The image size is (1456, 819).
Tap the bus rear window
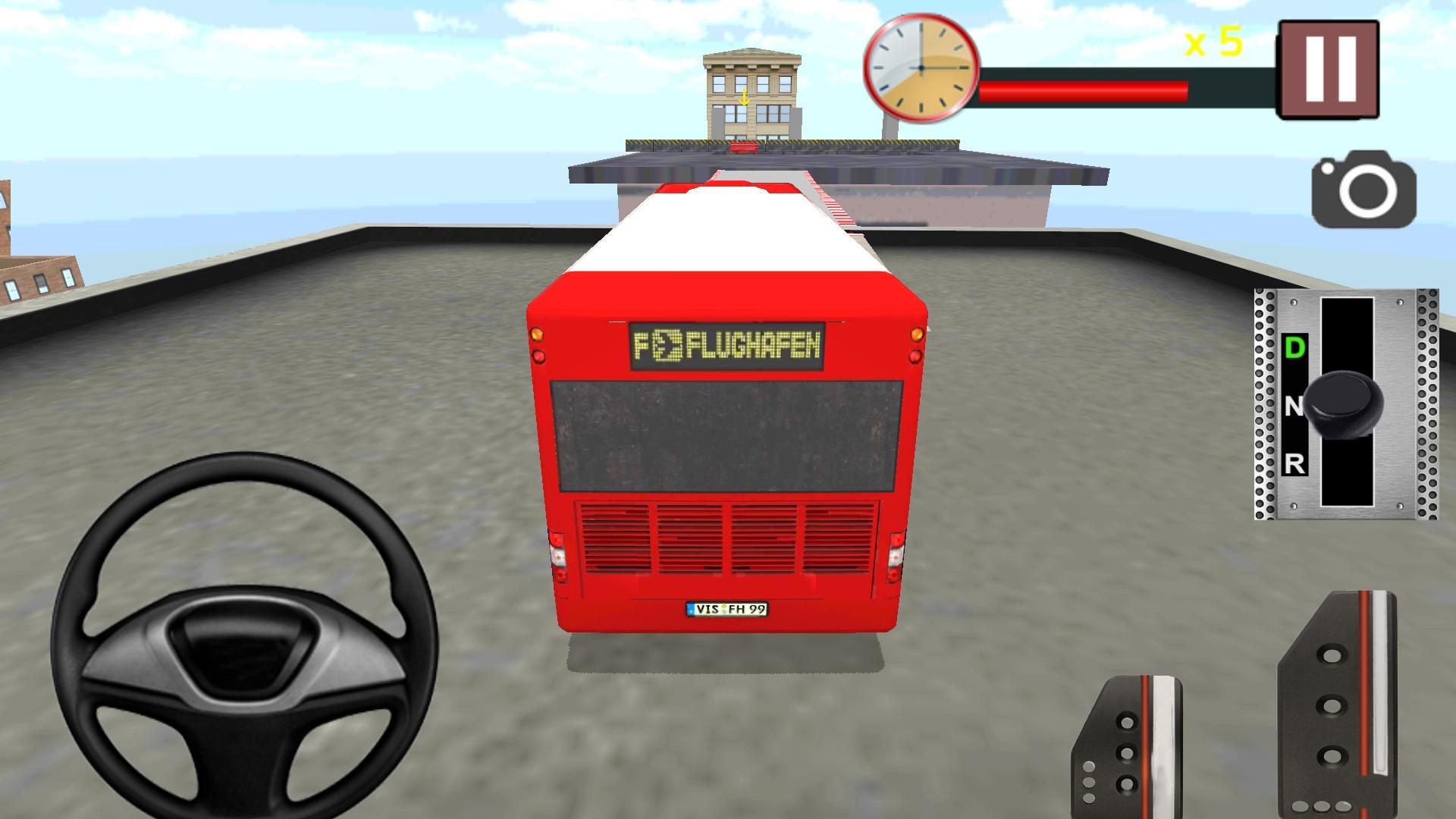[726, 436]
